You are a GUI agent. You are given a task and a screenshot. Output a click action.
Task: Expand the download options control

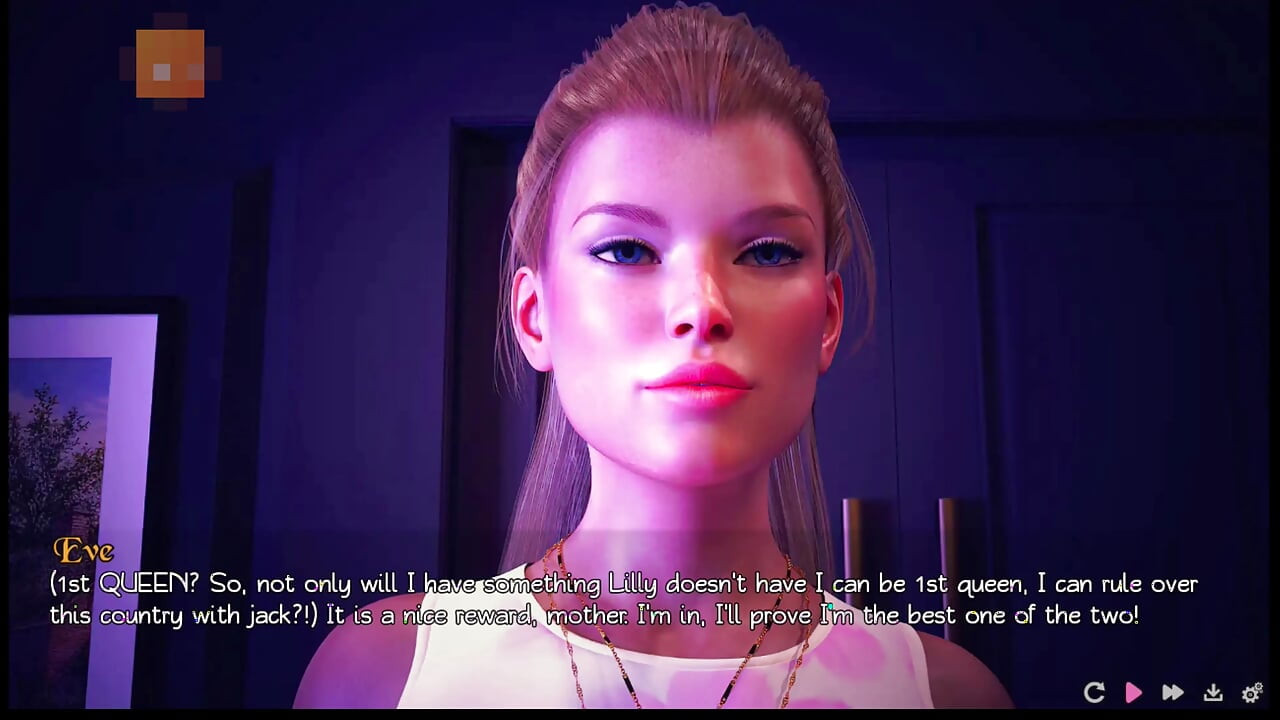1212,691
